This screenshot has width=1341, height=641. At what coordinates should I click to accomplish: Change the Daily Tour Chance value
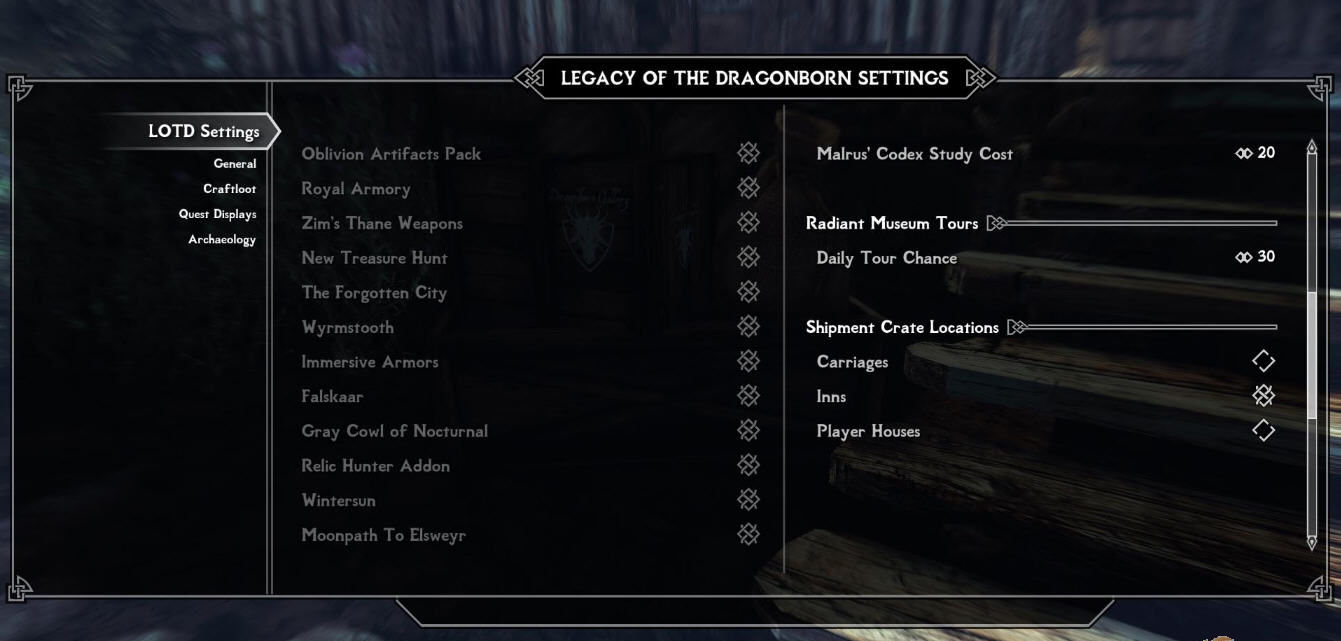pos(1255,257)
